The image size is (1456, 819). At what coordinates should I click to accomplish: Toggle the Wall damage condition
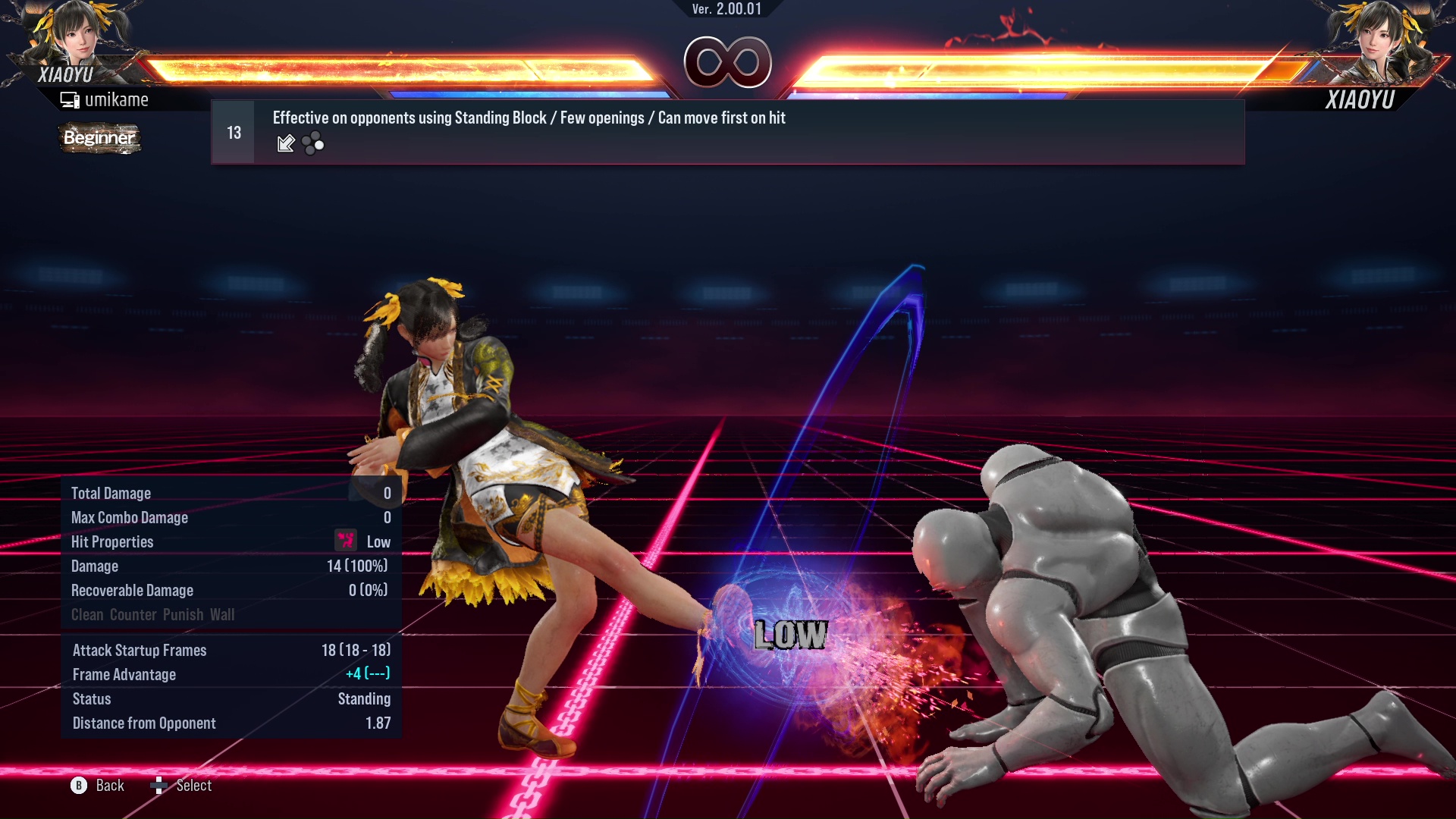pyautogui.click(x=224, y=615)
